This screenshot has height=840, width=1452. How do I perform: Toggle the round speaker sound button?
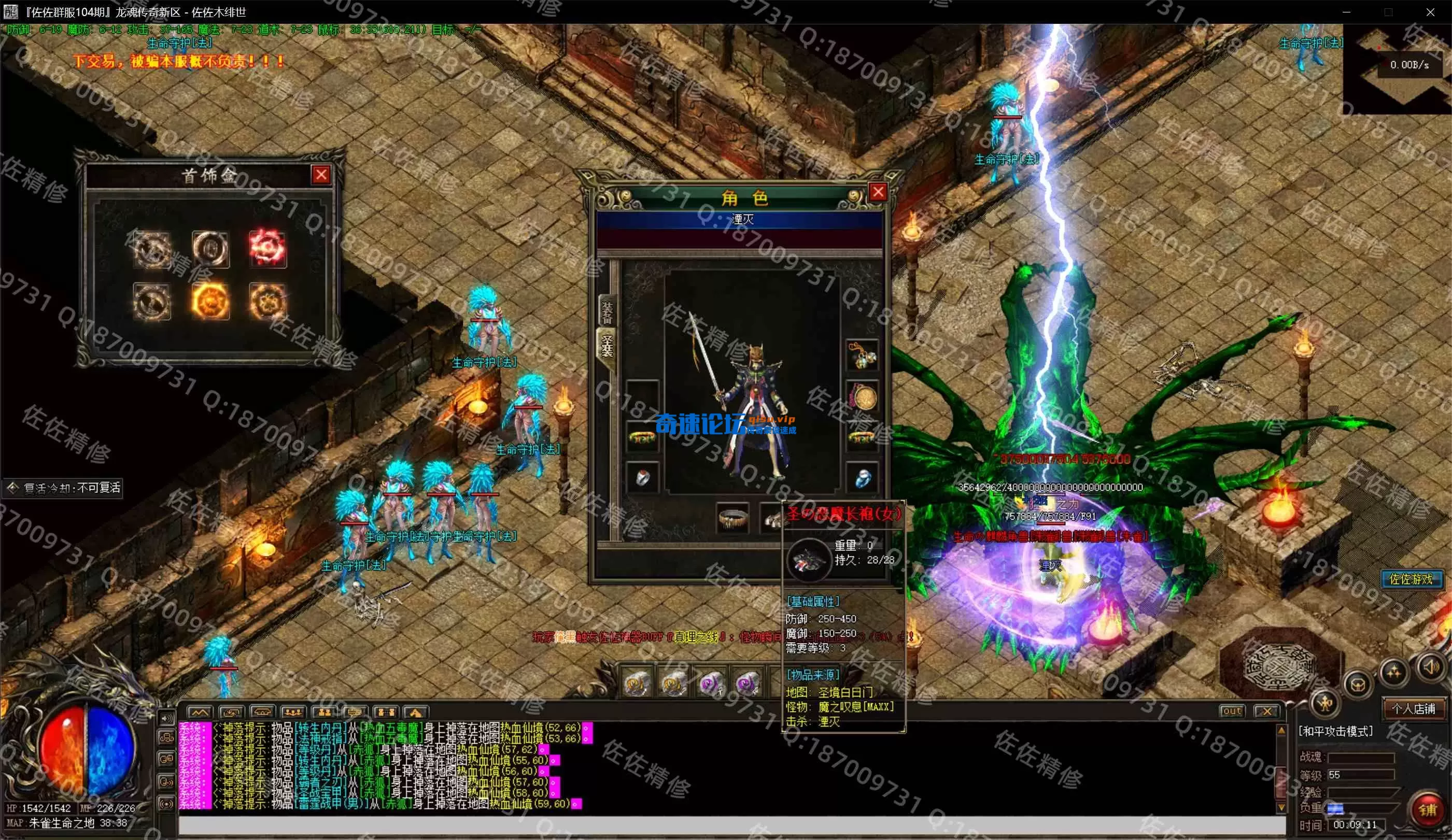coord(1431,668)
